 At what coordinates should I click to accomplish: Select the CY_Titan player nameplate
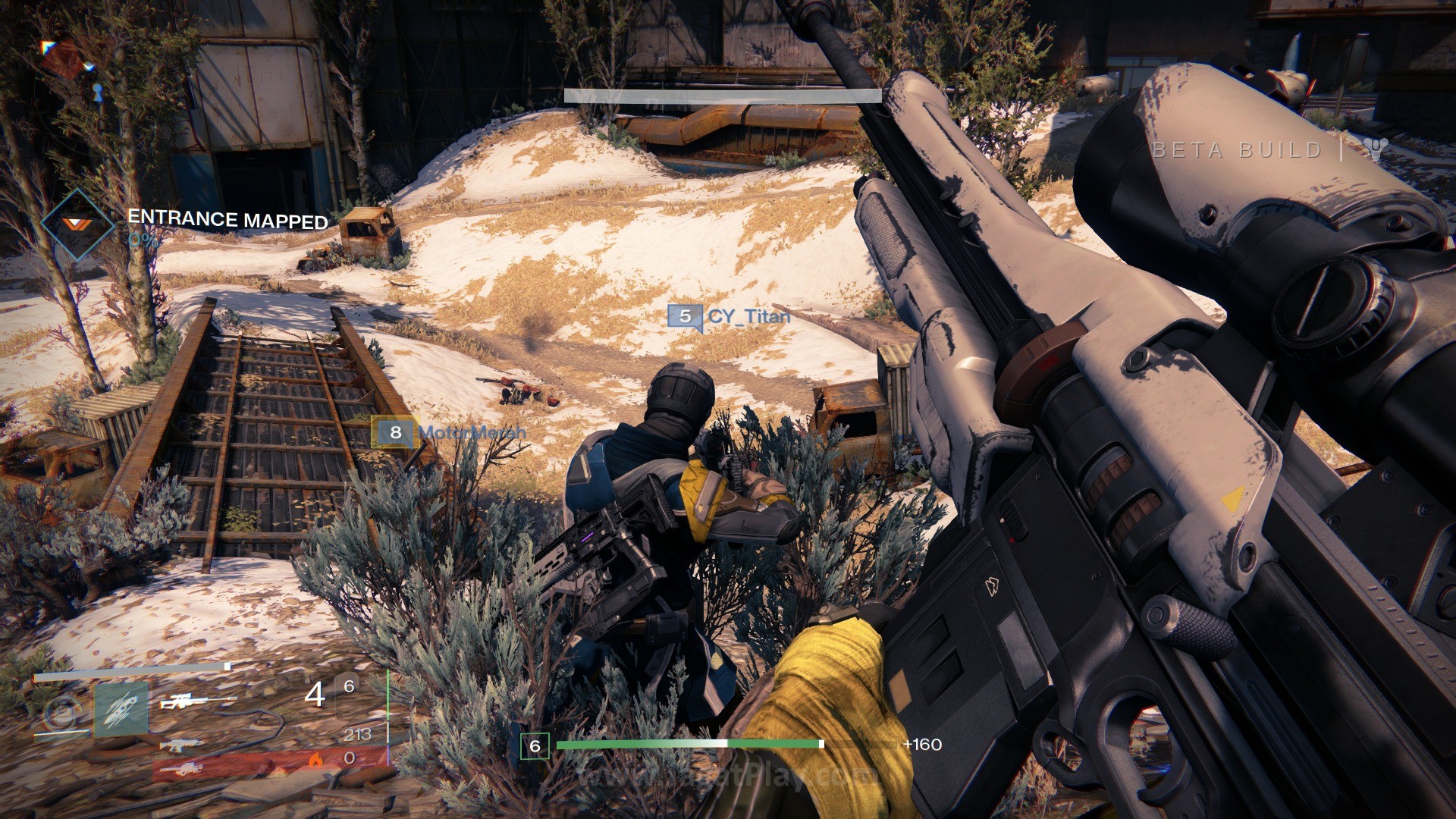[729, 316]
